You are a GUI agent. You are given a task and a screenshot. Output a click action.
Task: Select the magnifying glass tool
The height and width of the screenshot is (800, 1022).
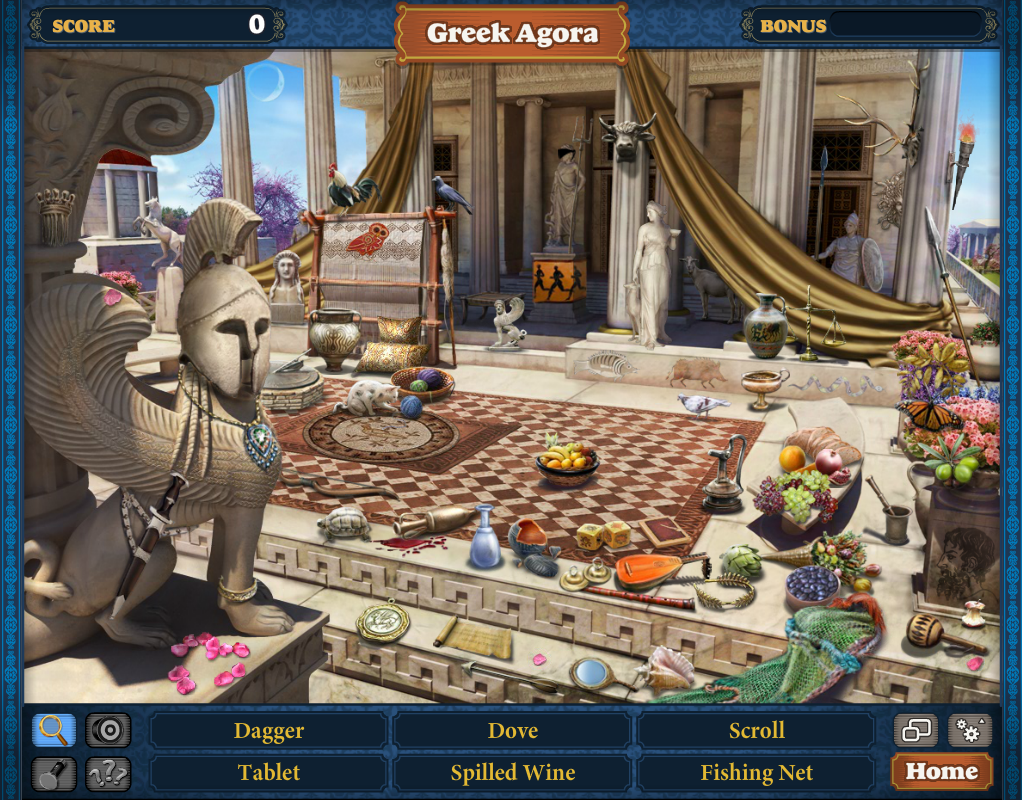tap(54, 730)
